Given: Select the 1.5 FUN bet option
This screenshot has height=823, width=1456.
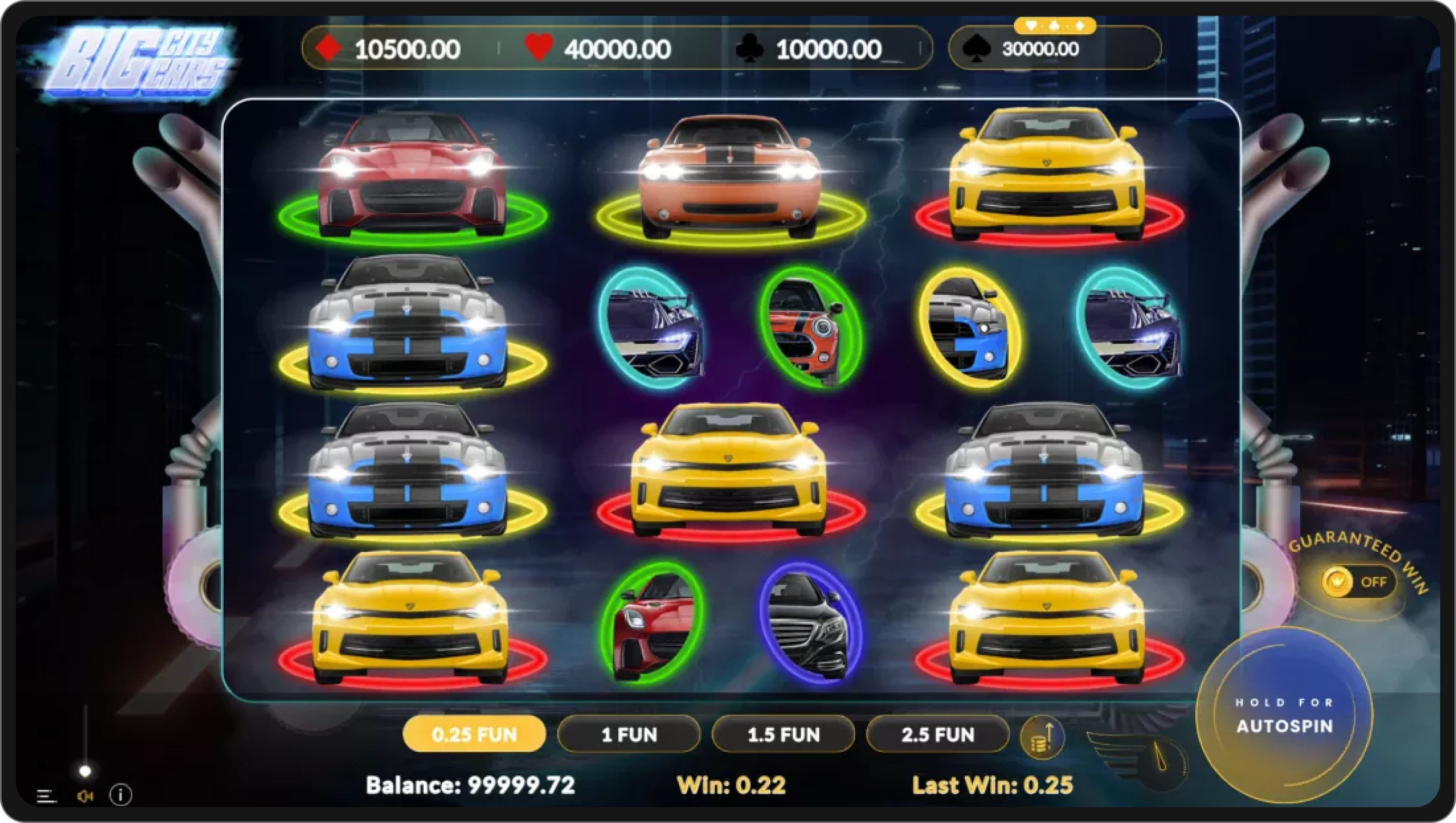Looking at the screenshot, I should [x=783, y=734].
